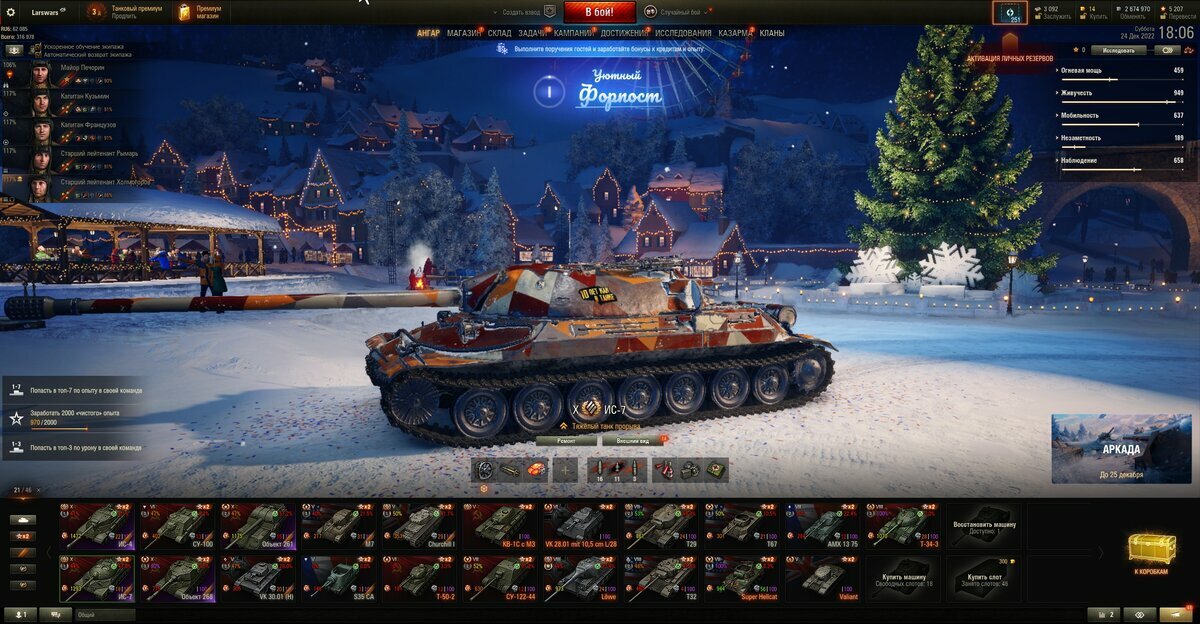Open Внешний вид customization
Screen dimensions: 1200x624
(x=633, y=440)
